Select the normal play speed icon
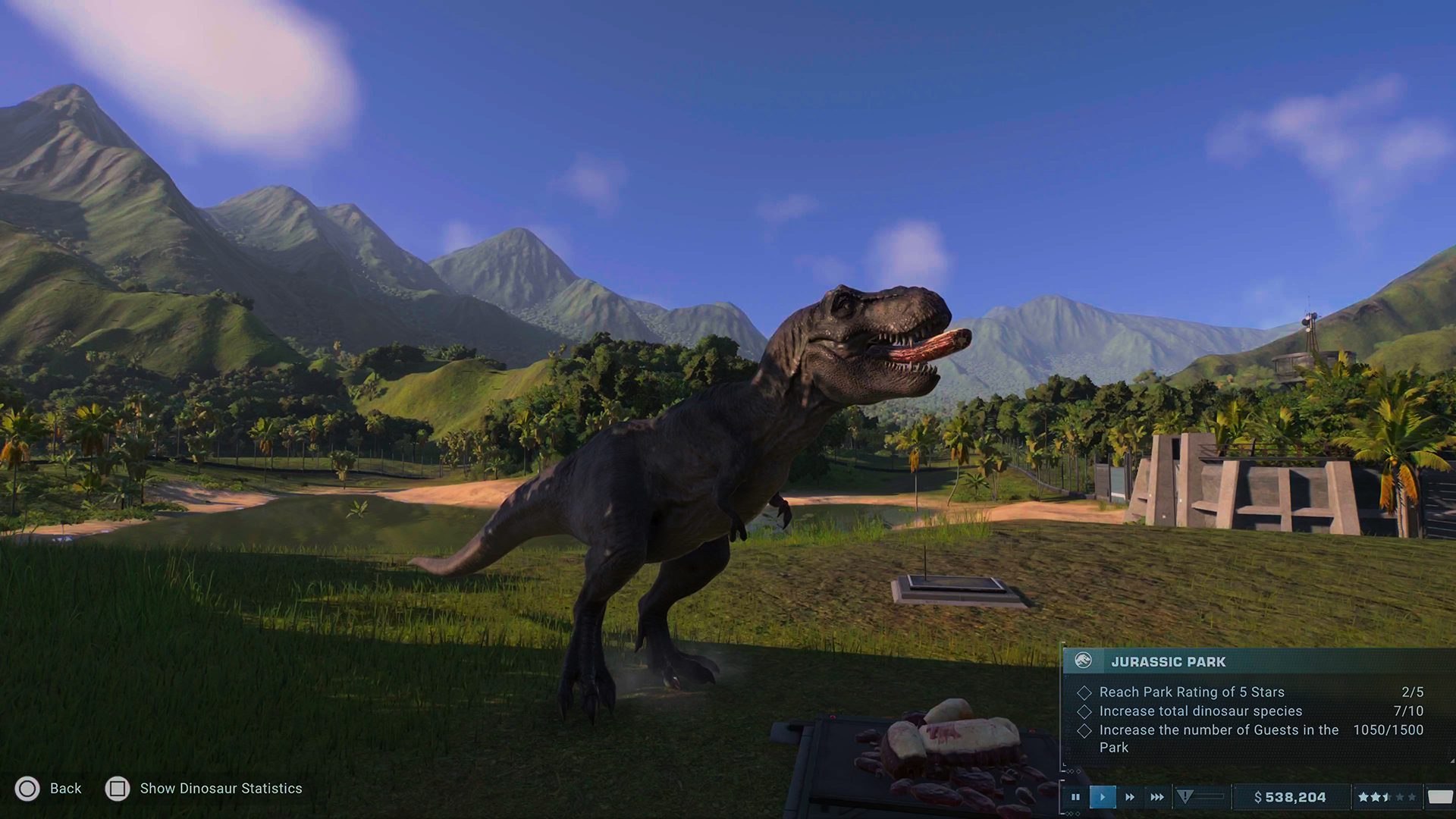Screen dimensions: 1456x819 pyautogui.click(x=1103, y=797)
